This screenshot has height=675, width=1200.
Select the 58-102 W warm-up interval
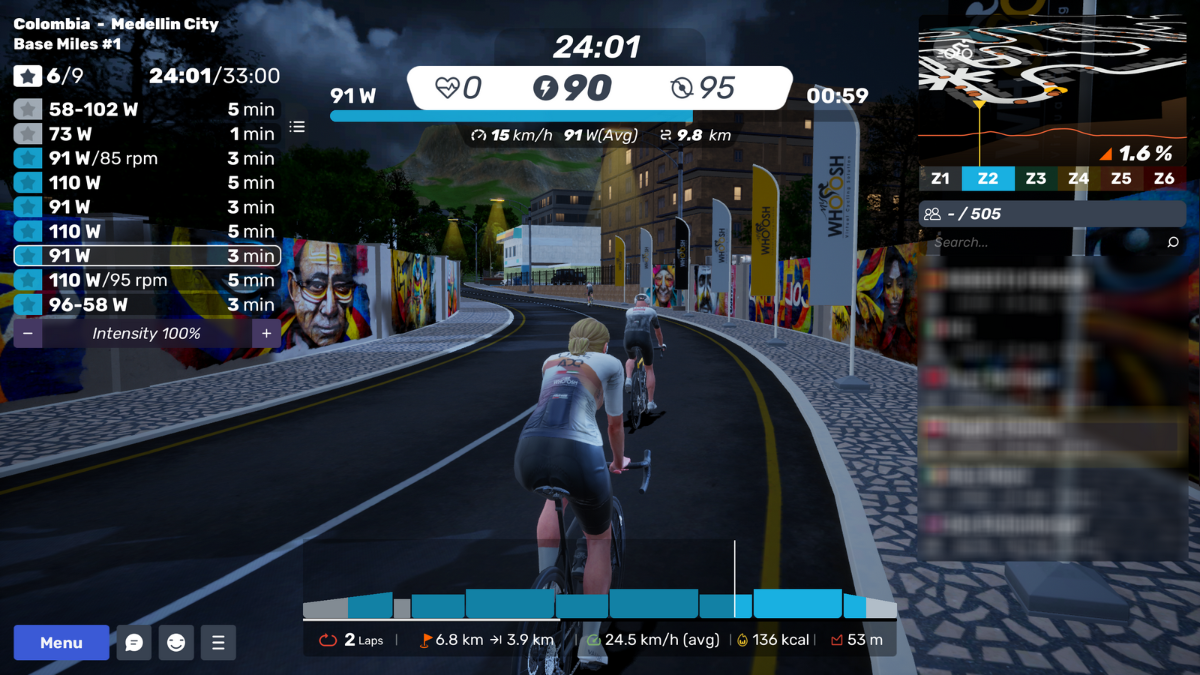[147, 110]
